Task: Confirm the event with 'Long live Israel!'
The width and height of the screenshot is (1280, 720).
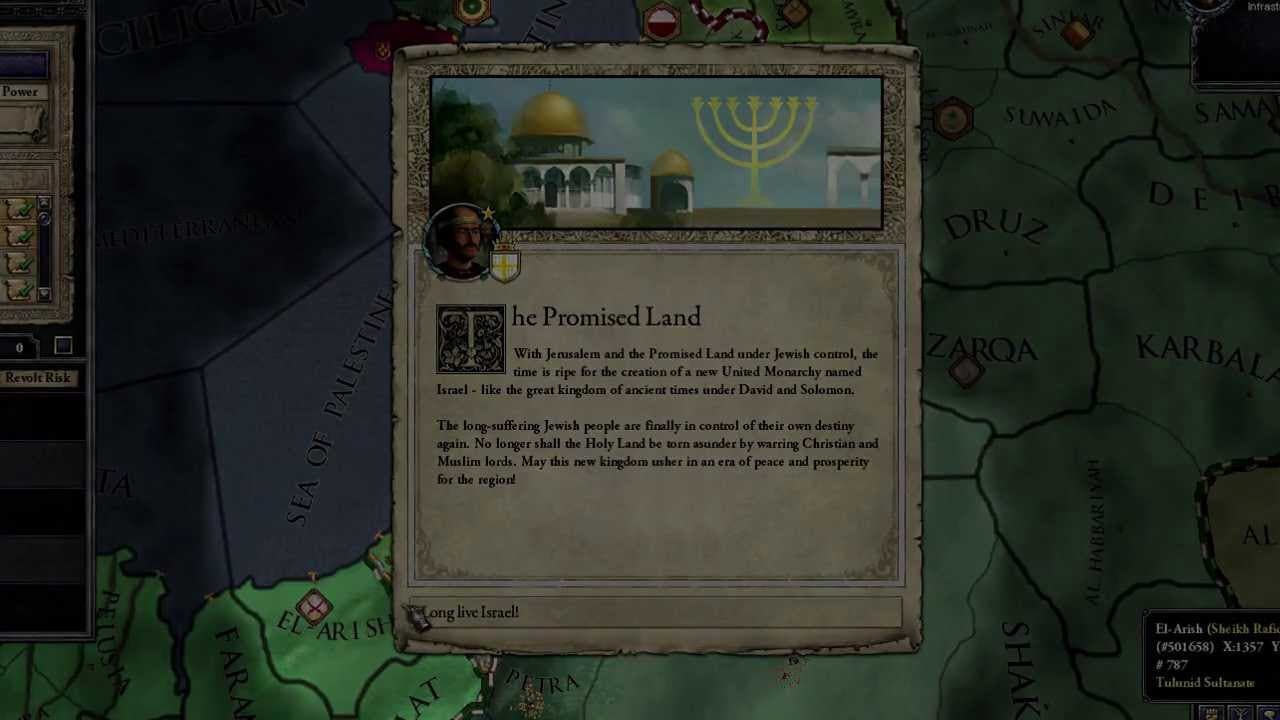Action: click(655, 612)
